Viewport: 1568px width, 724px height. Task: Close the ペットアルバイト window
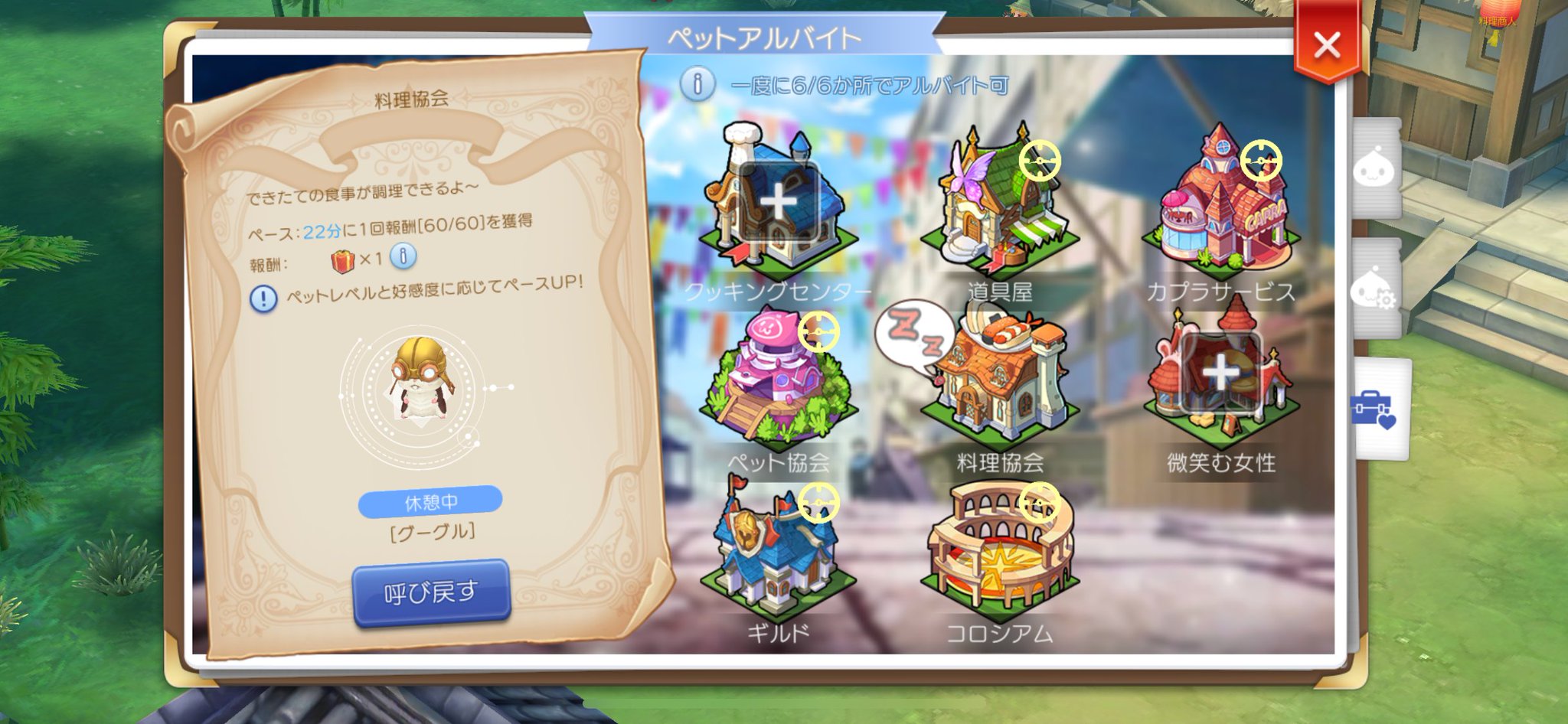1328,44
